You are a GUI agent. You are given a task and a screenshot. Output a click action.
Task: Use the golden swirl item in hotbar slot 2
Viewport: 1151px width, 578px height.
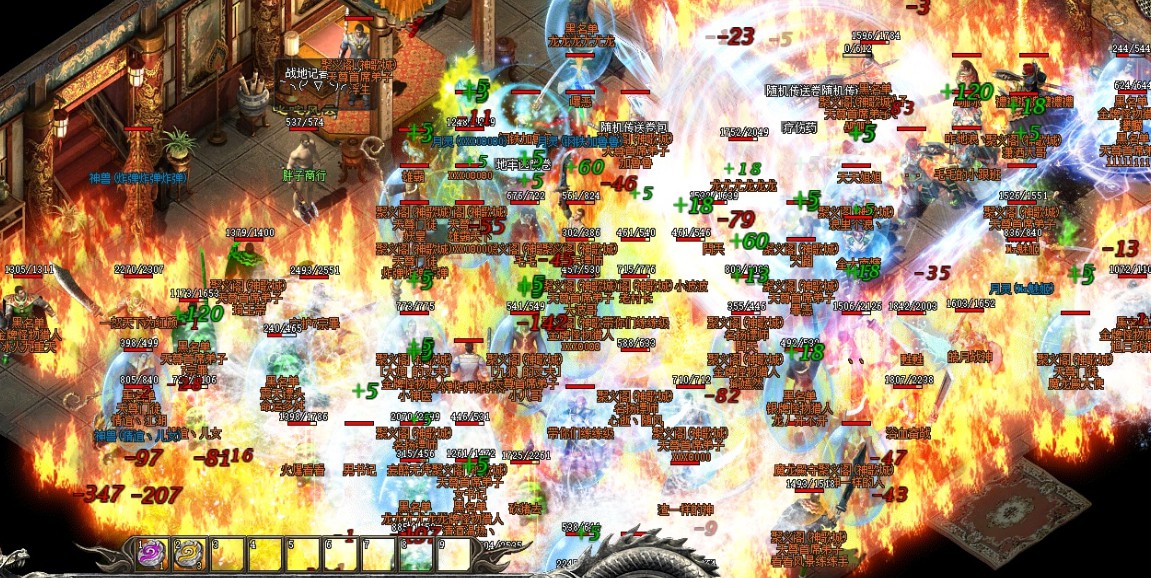[x=190, y=554]
